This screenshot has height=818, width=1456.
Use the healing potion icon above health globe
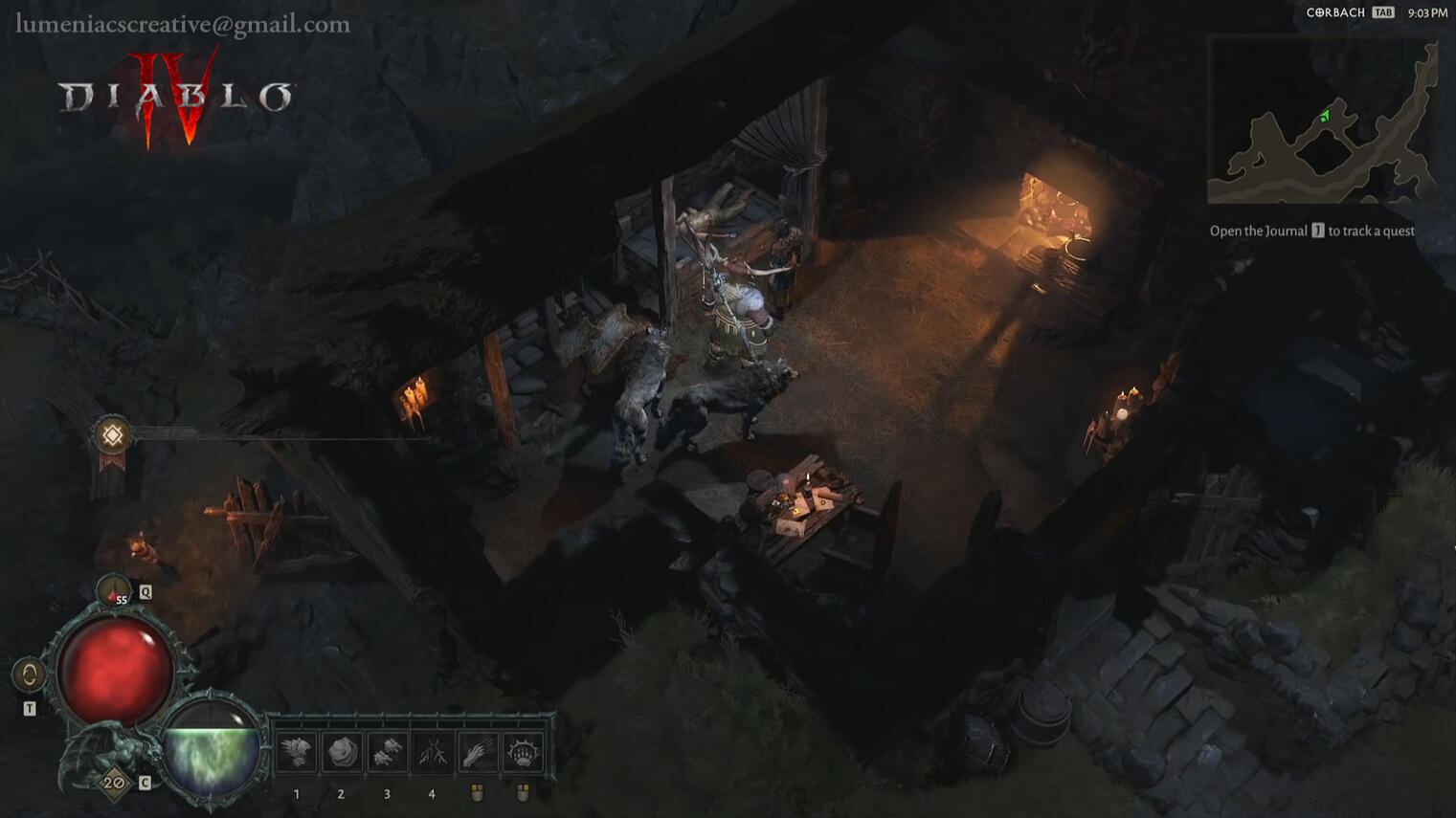tap(114, 590)
